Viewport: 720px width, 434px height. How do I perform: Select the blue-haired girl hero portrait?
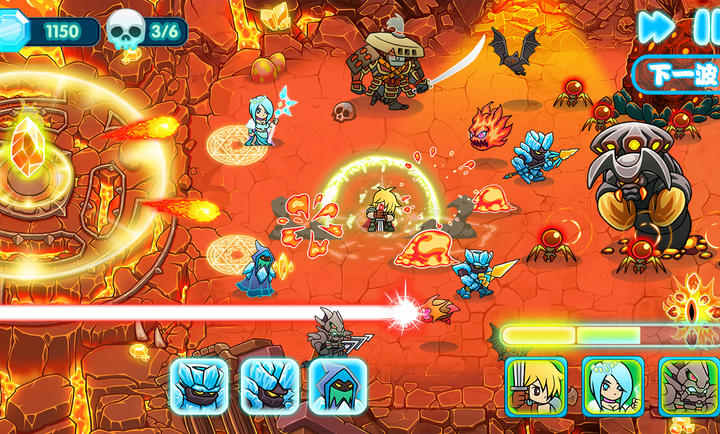[x=613, y=386]
